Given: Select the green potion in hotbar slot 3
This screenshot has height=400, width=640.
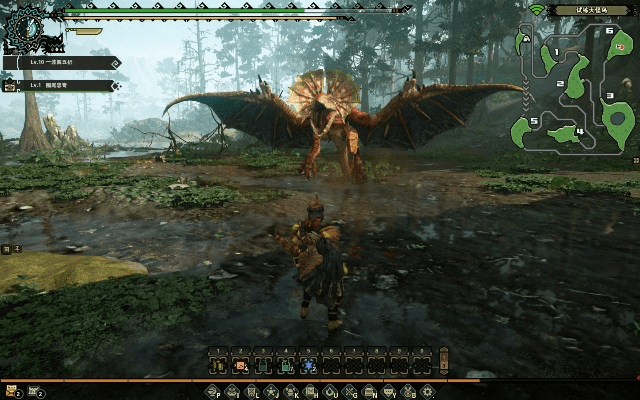Looking at the screenshot, I should click(263, 364).
